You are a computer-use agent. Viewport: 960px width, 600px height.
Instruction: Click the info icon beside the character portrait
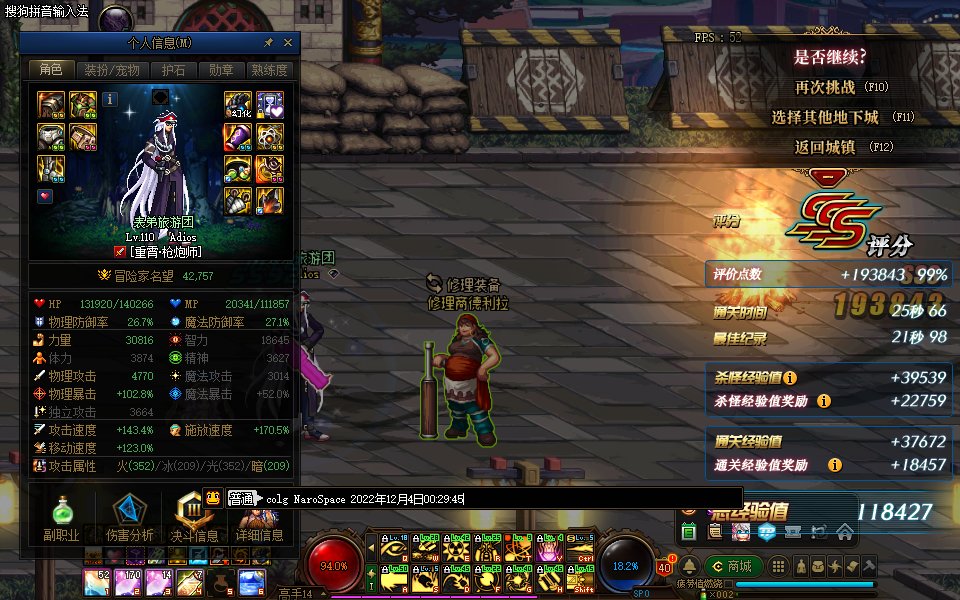110,98
